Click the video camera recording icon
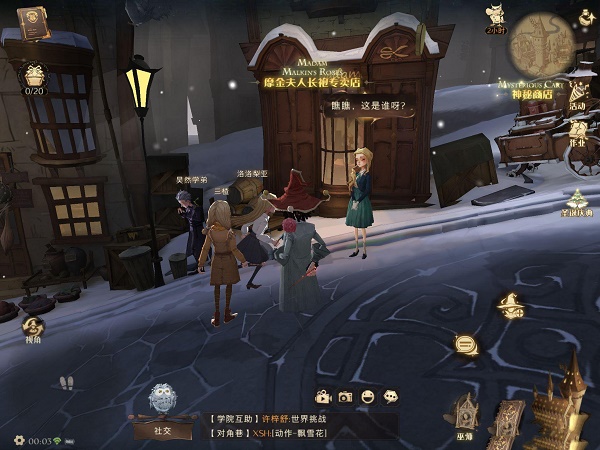600x450 pixels. 322,397
